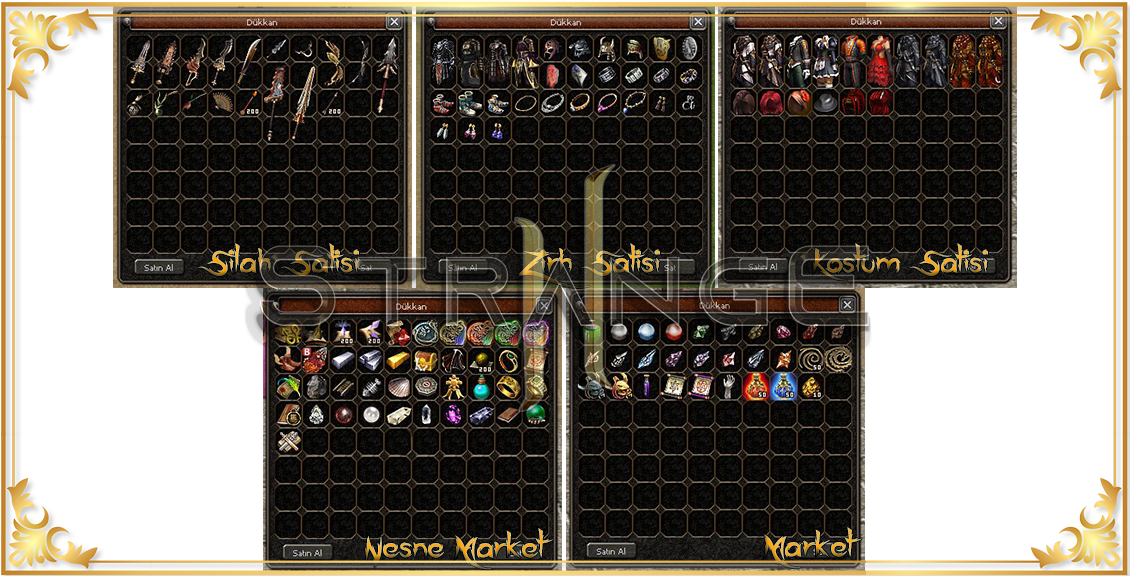
Task: Close the Nesne Market shop window
Action: tap(544, 306)
